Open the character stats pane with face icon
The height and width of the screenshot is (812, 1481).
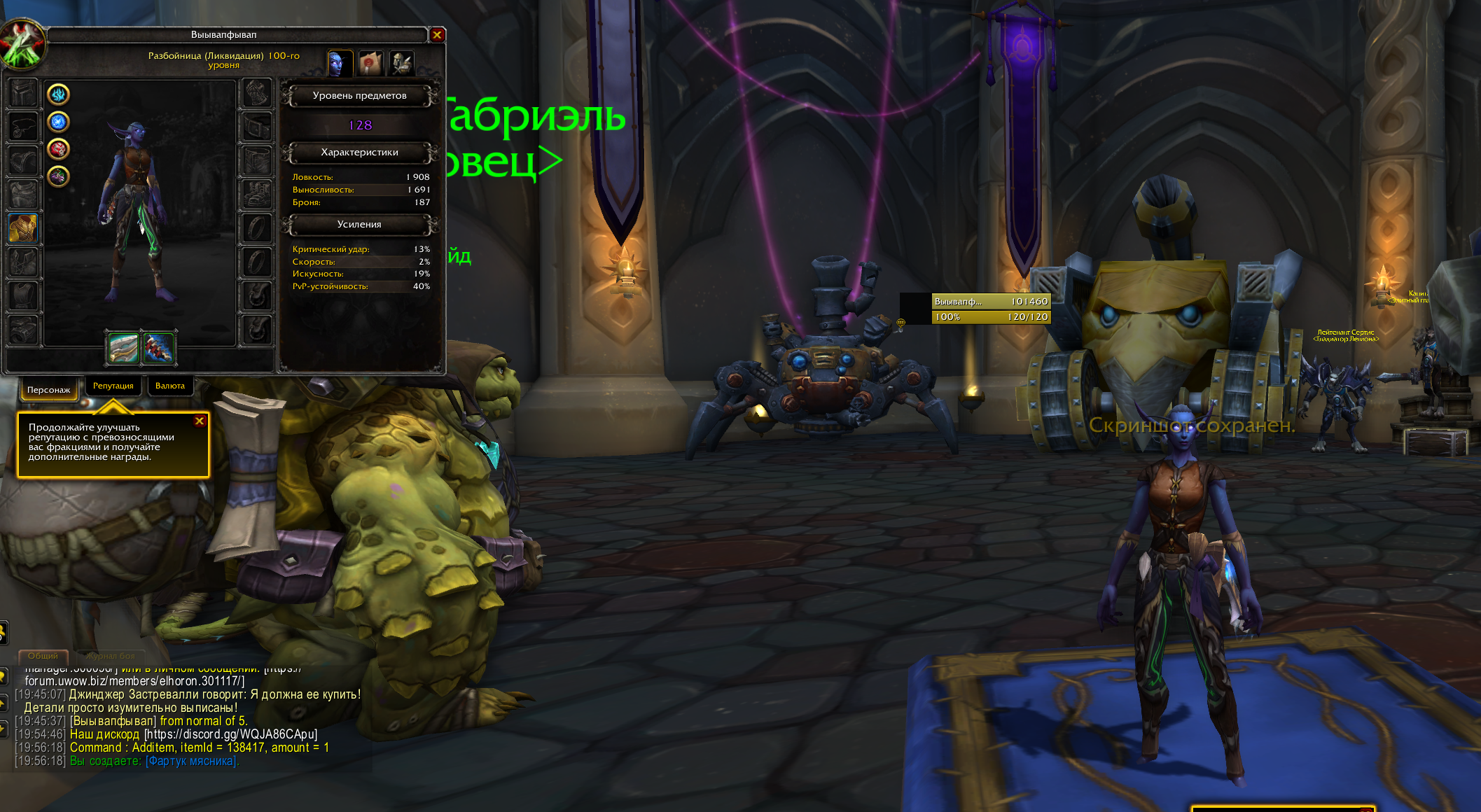point(340,64)
